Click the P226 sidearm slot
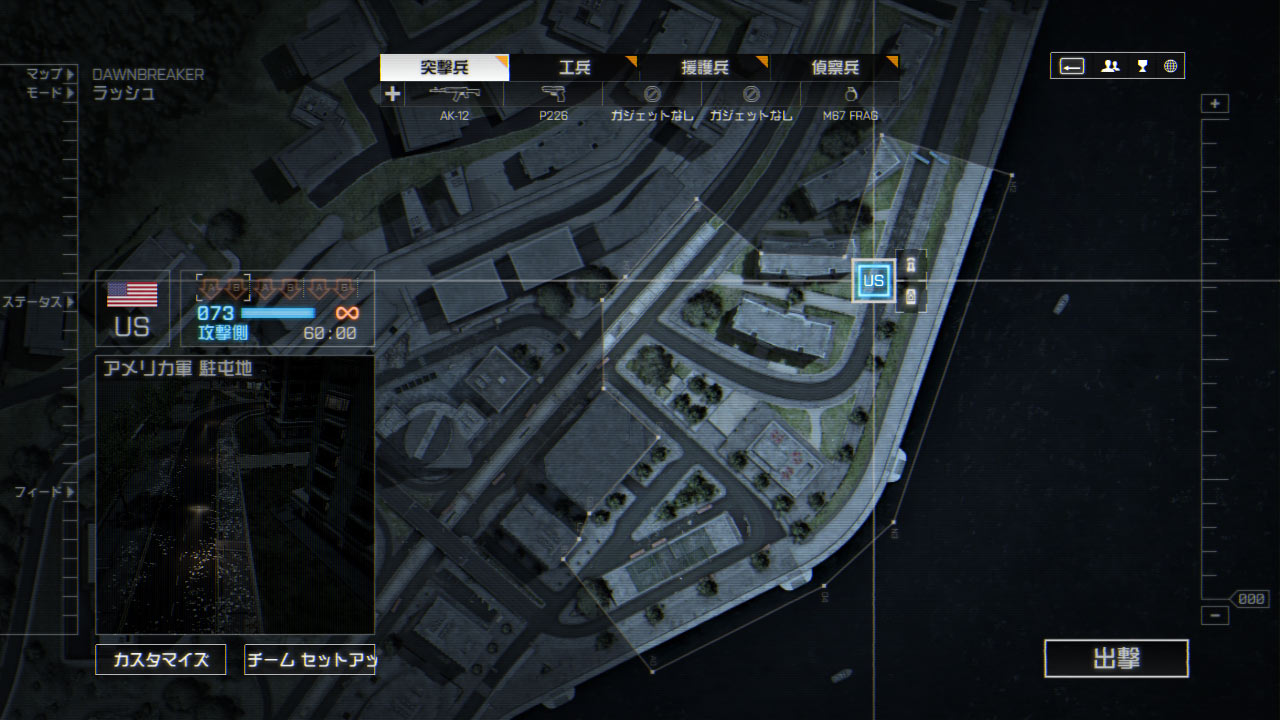1280x720 pixels. pyautogui.click(x=553, y=102)
